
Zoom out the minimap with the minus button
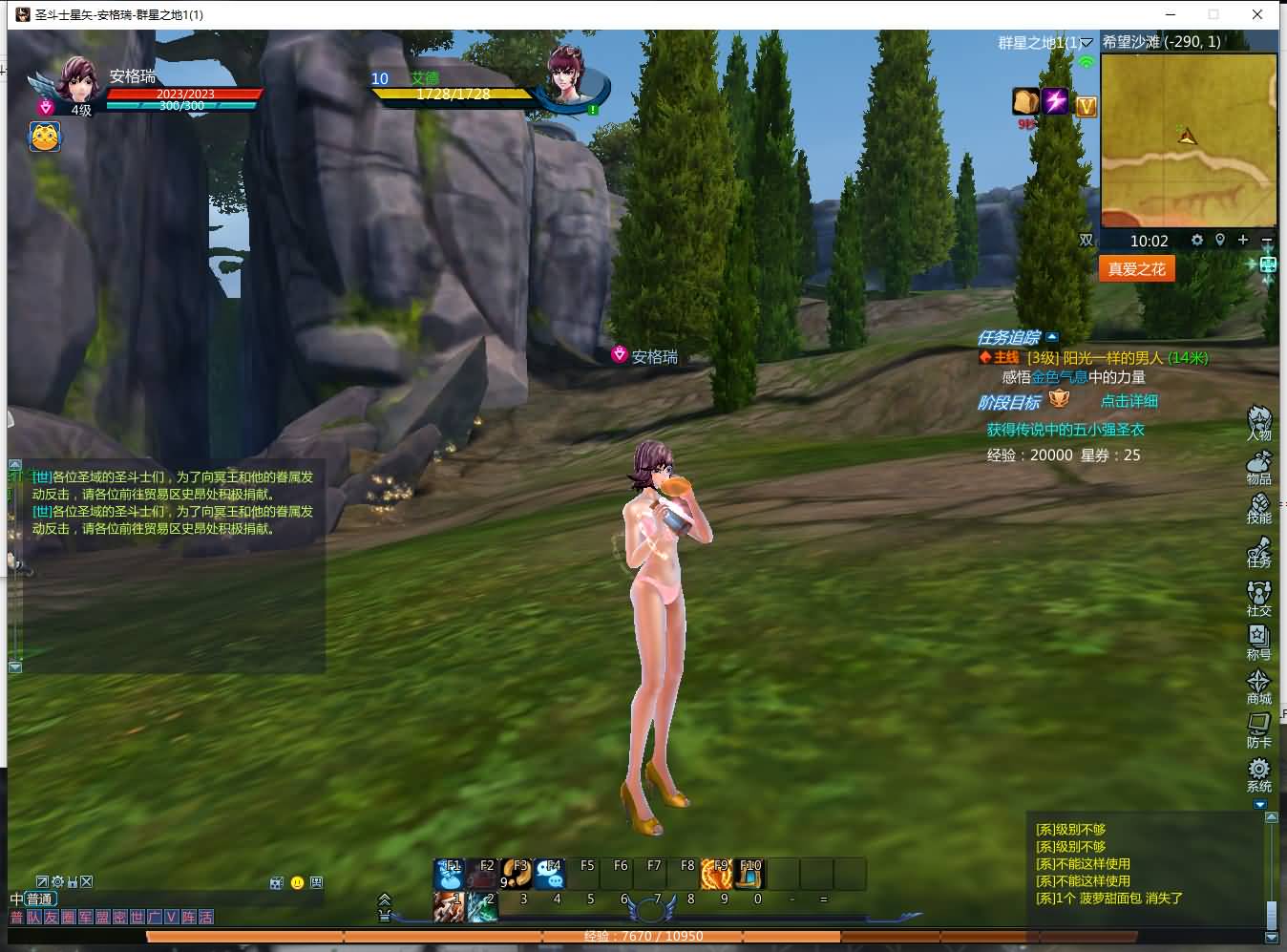click(1267, 240)
